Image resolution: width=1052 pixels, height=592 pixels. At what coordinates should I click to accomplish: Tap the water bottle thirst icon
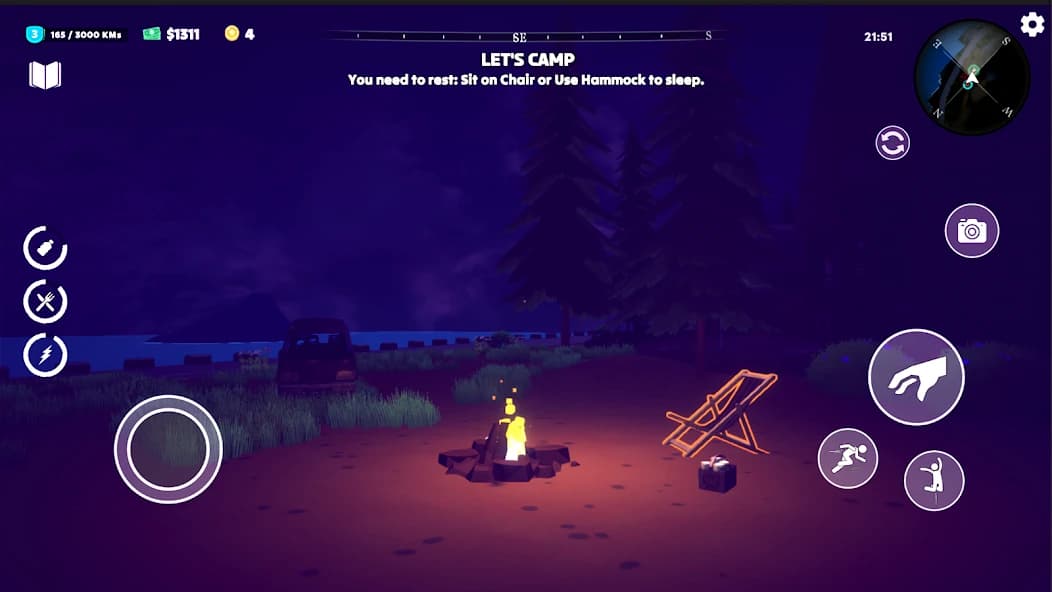pyautogui.click(x=45, y=248)
